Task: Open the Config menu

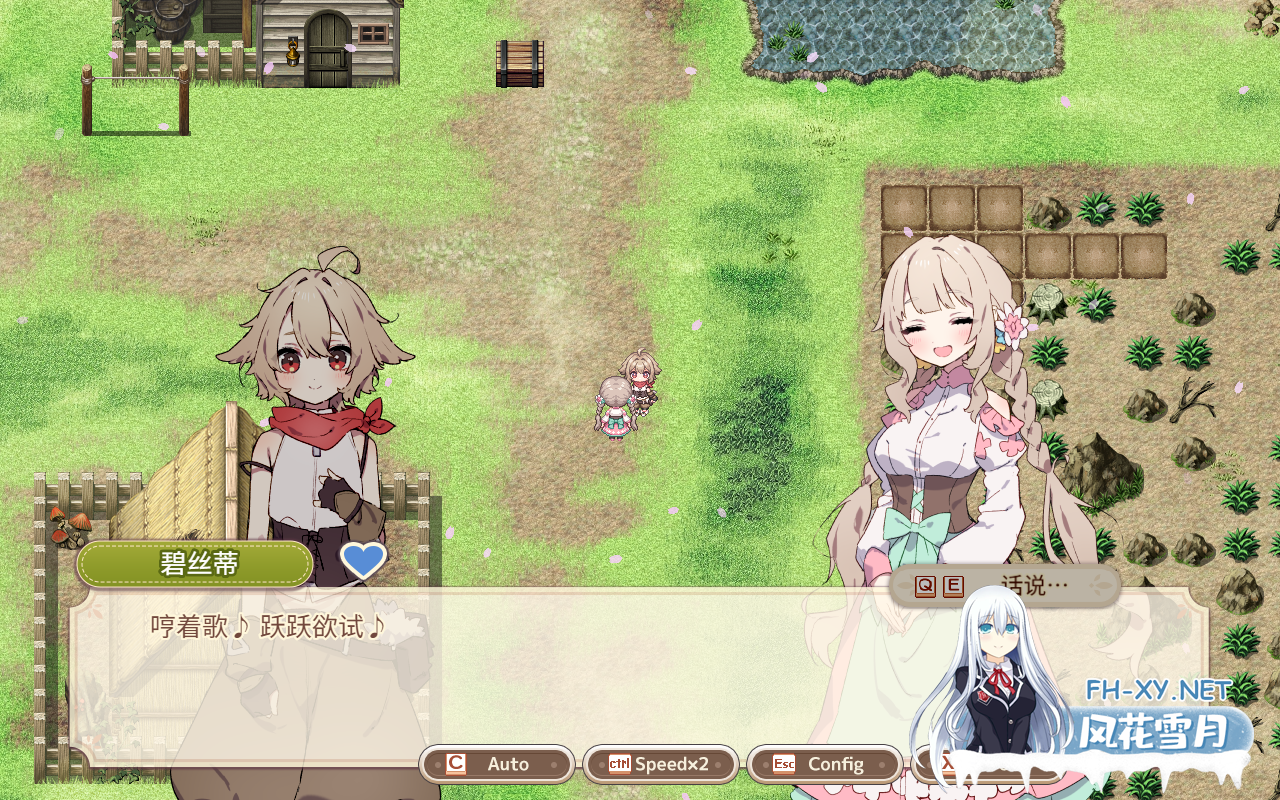Action: click(x=825, y=764)
